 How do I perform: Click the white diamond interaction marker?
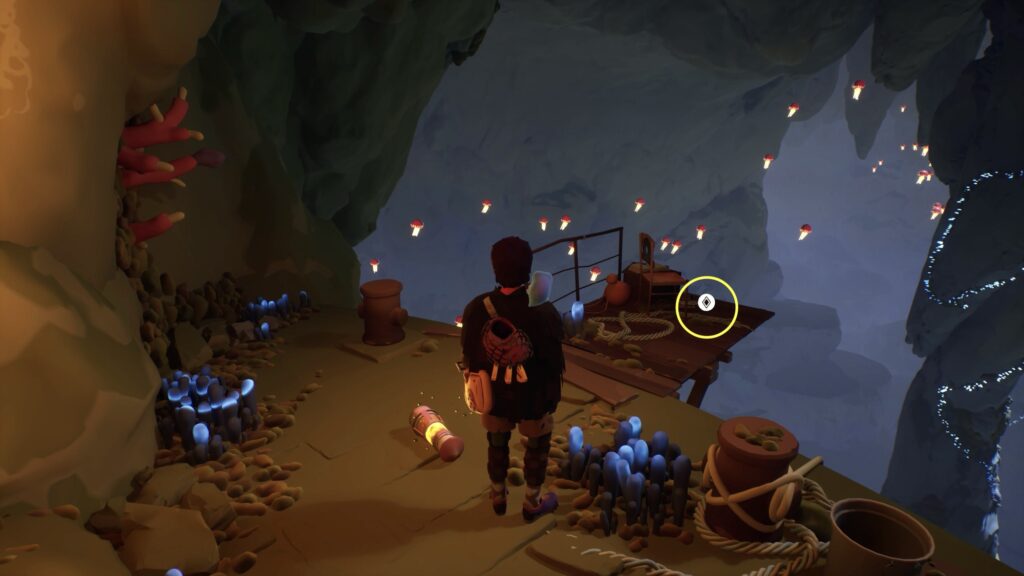706,303
